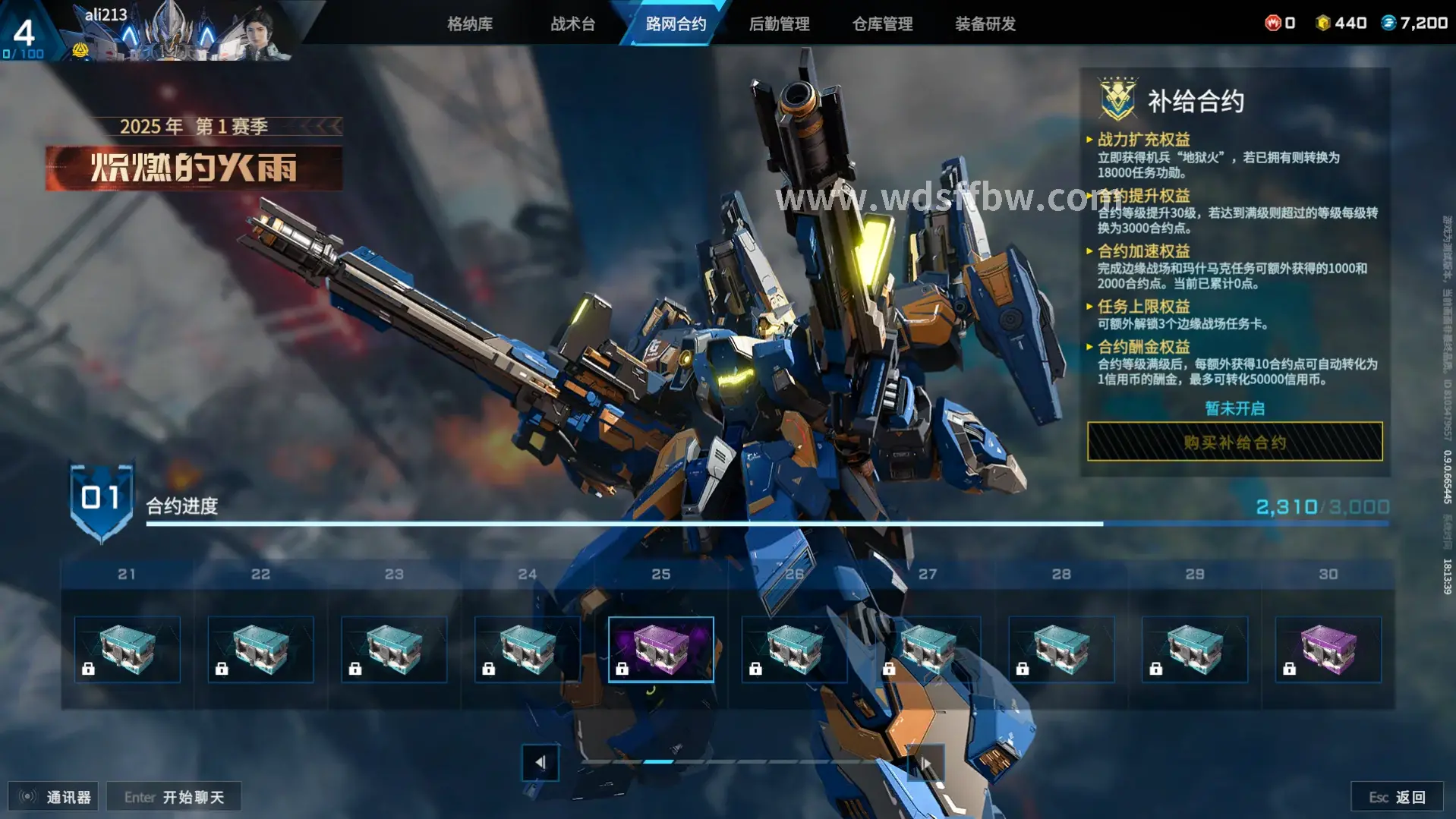Screen dimensions: 1456x819
Task: Select the level 29 reward crate
Action: click(x=1195, y=650)
